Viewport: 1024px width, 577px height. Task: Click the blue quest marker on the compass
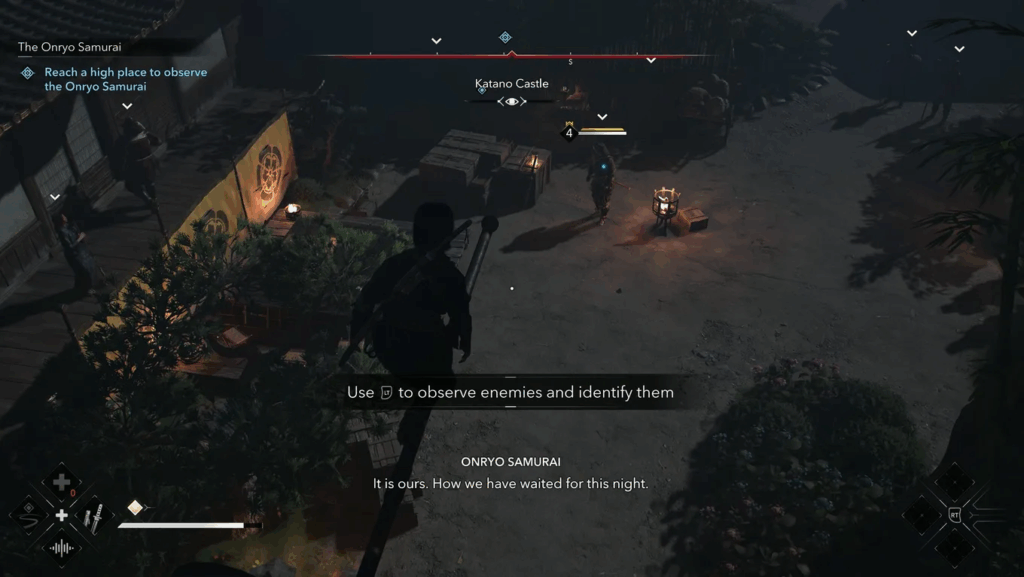coord(505,38)
